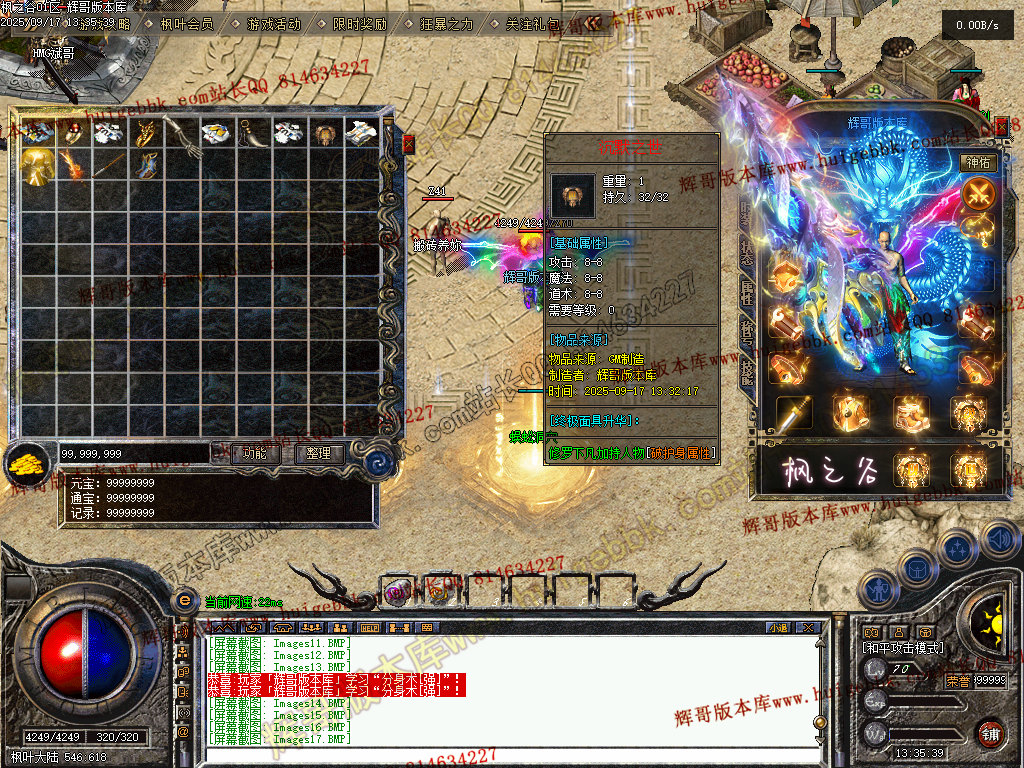Click the gold ingot pile icon
This screenshot has width=1024, height=768.
[25, 460]
